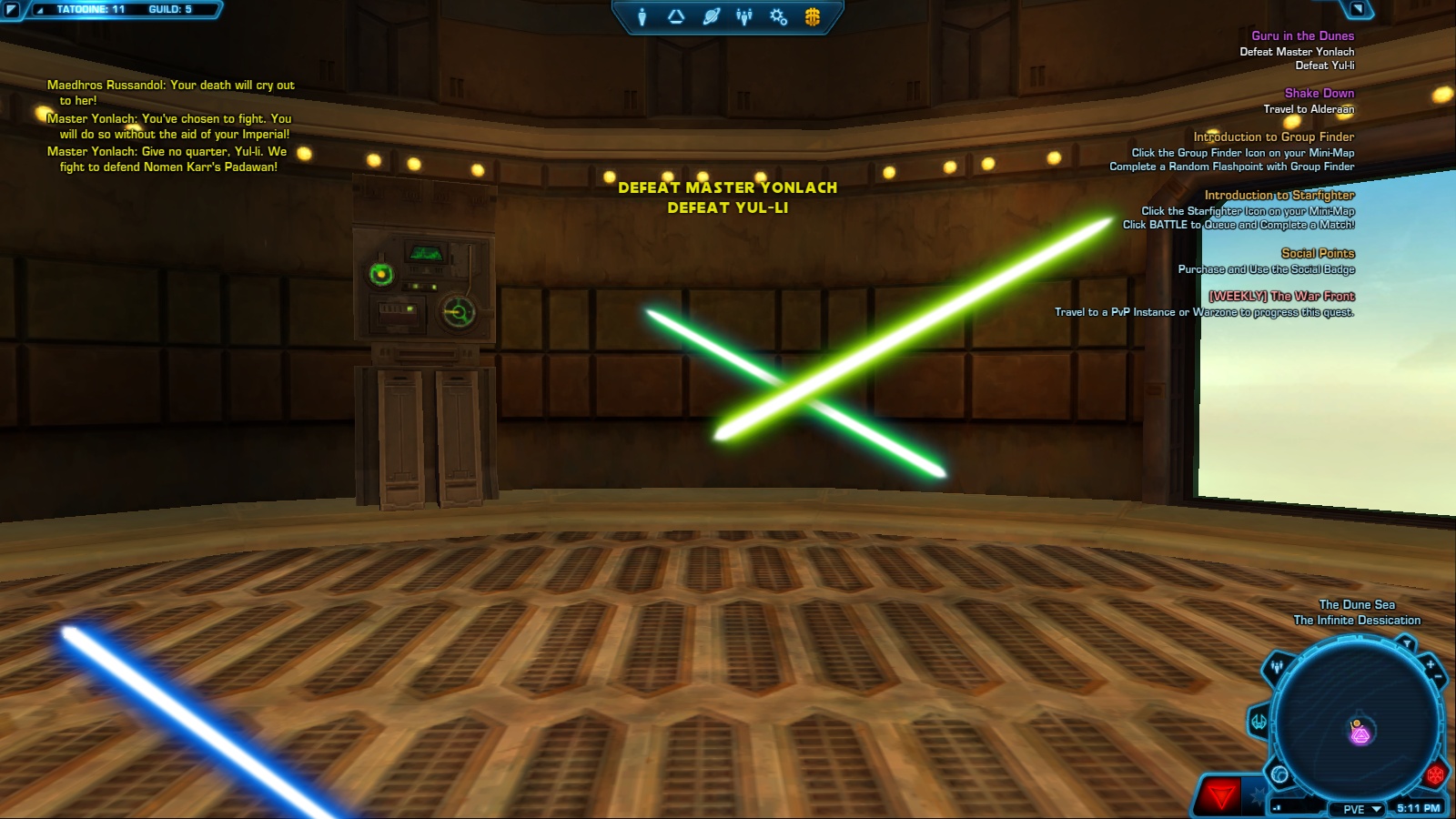
Task: Click the 5:11 PM clock display
Action: 1418,807
